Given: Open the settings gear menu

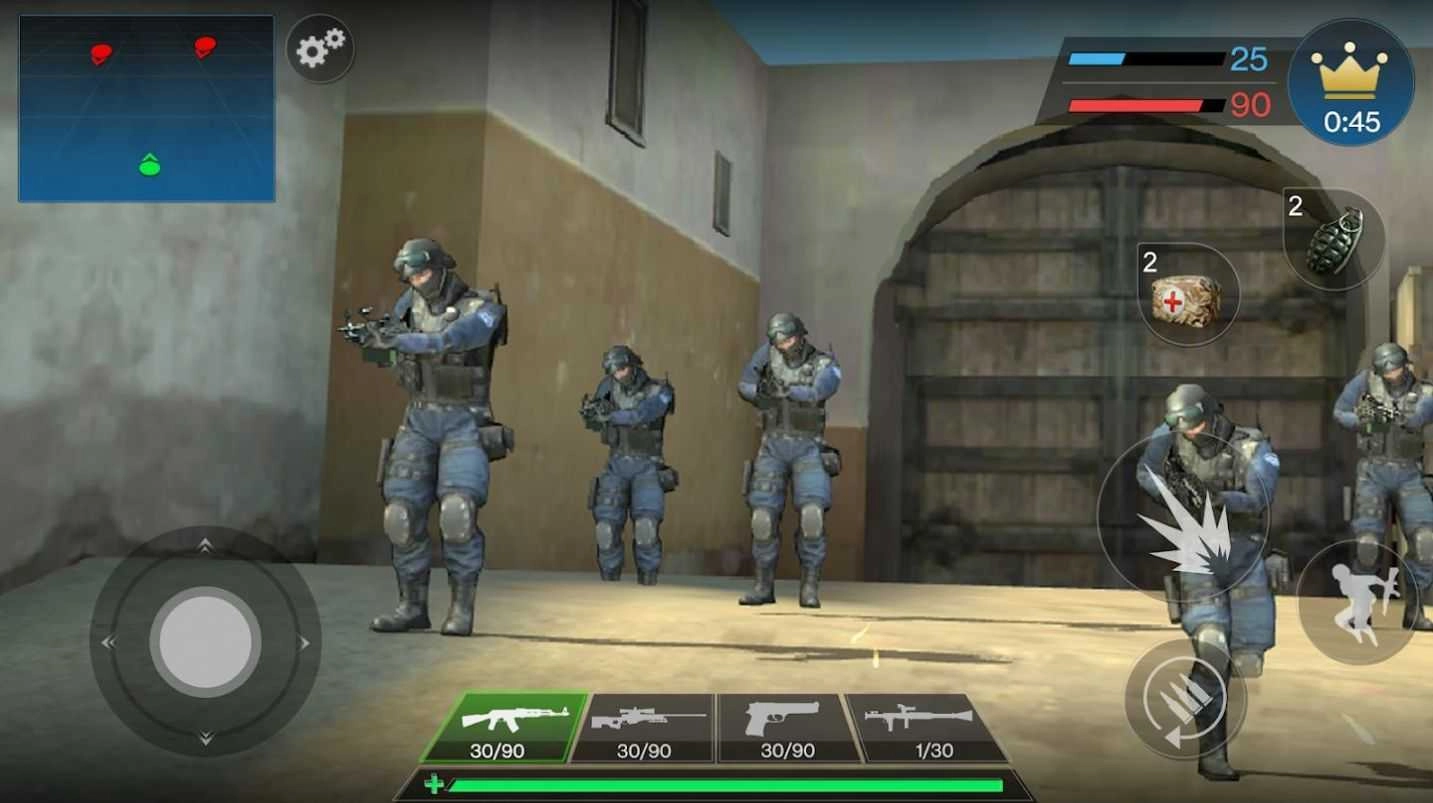Looking at the screenshot, I should tap(320, 50).
